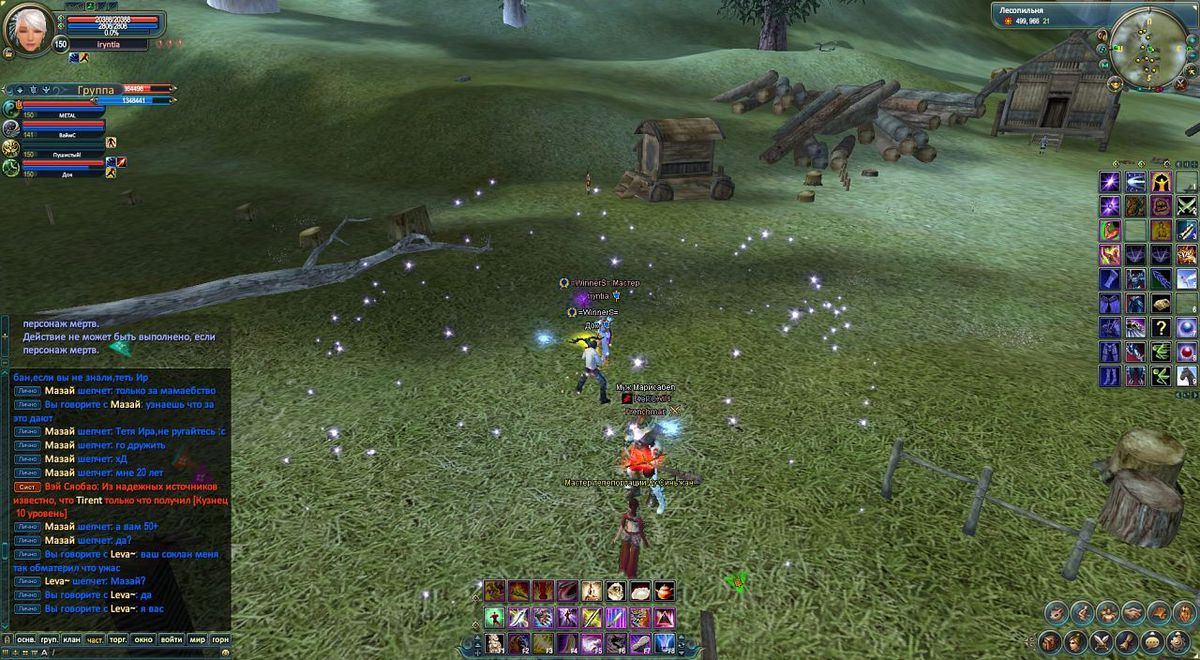Use the teapot item in hotbar

click(664, 591)
